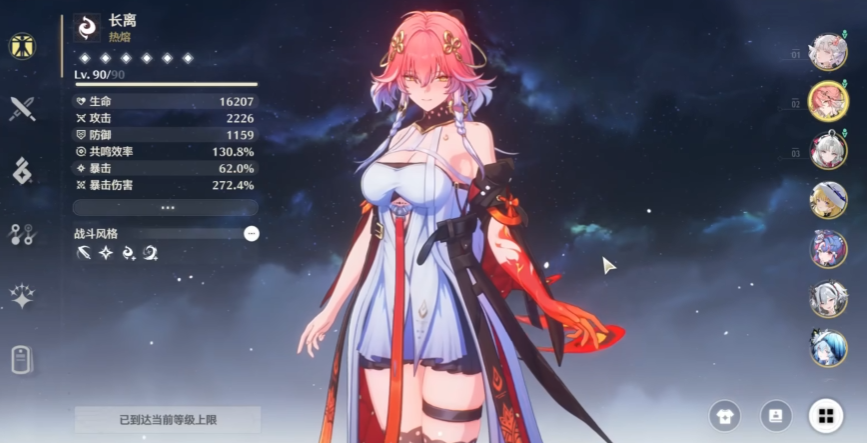Open the resonance chain star tab
The width and height of the screenshot is (867, 443).
click(x=21, y=296)
